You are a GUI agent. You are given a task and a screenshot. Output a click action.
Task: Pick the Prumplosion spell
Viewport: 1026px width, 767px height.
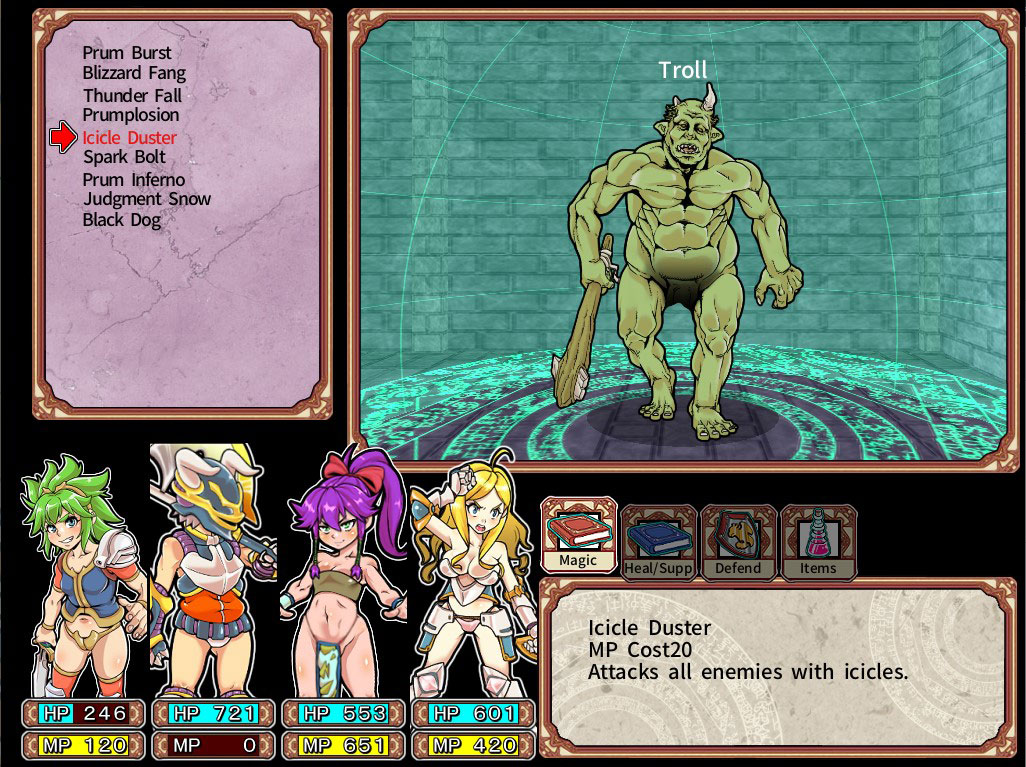point(131,115)
